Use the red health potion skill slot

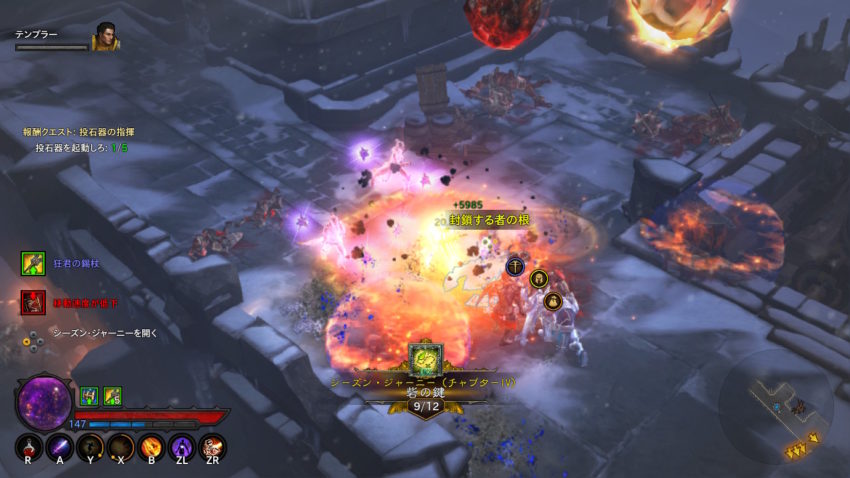tap(30, 447)
